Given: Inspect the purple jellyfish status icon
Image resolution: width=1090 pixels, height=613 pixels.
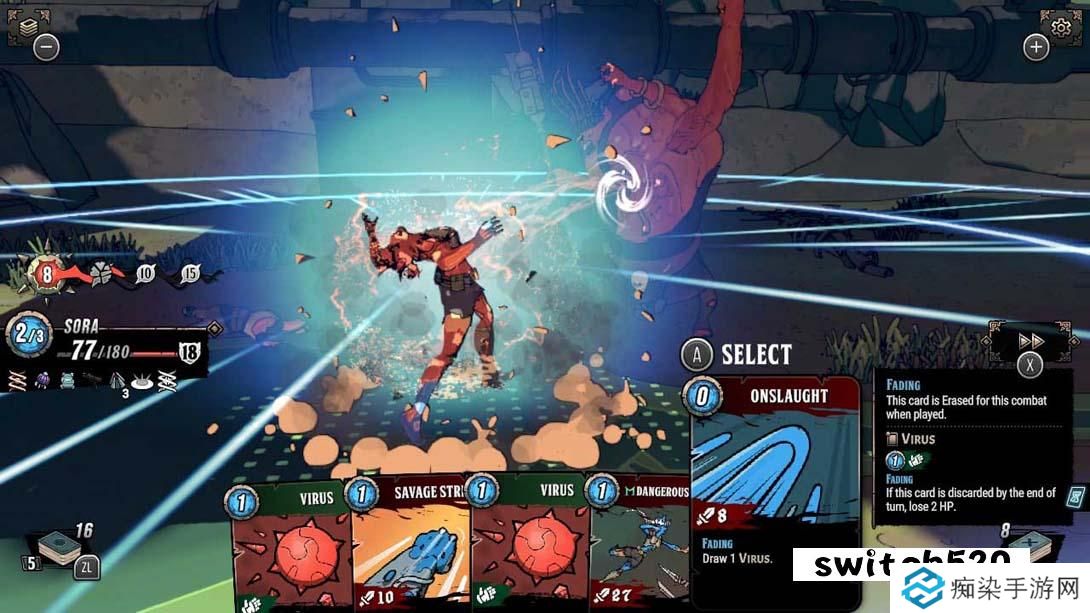Looking at the screenshot, I should 42,379.
